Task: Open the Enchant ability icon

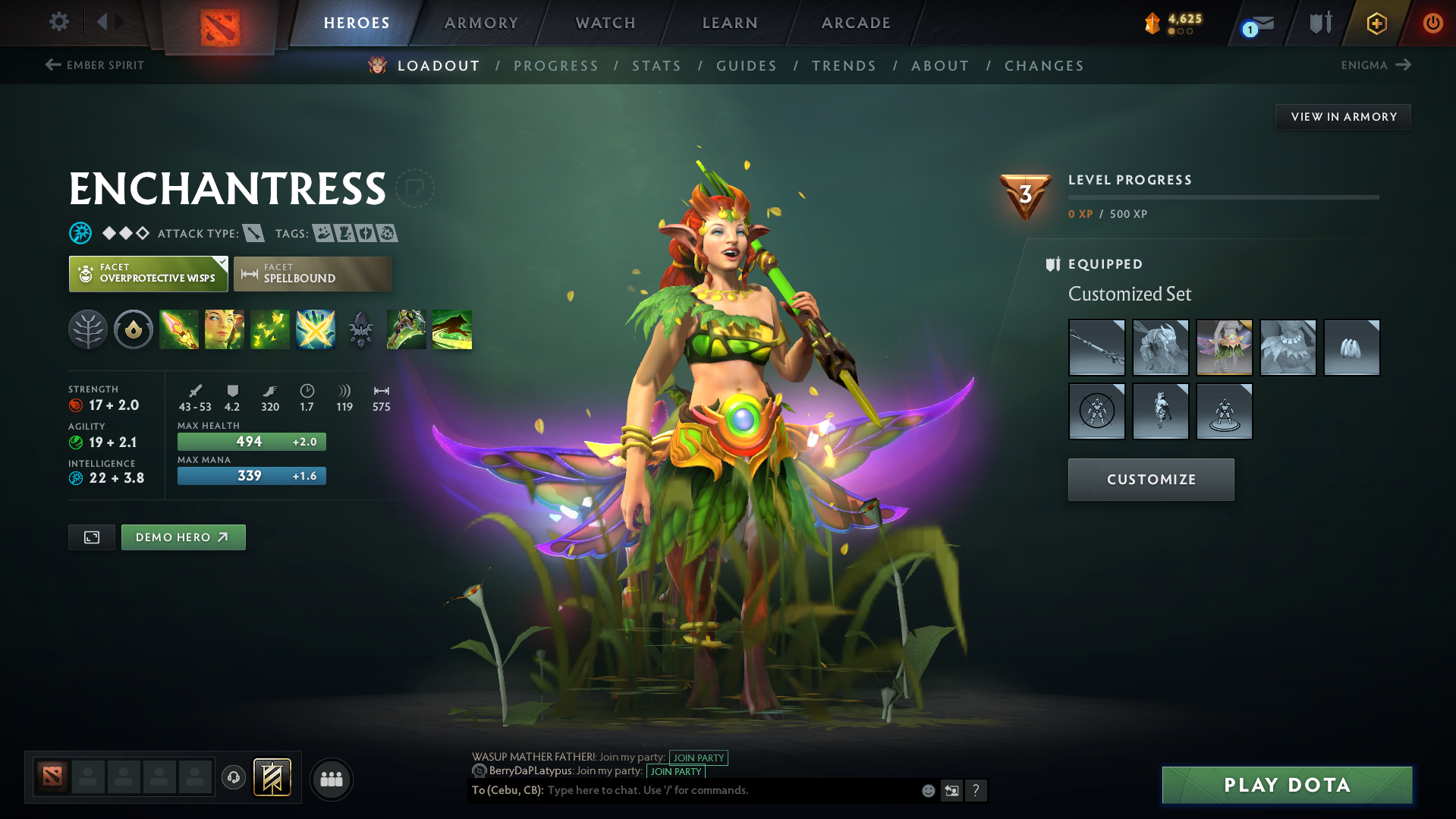Action: tap(225, 329)
